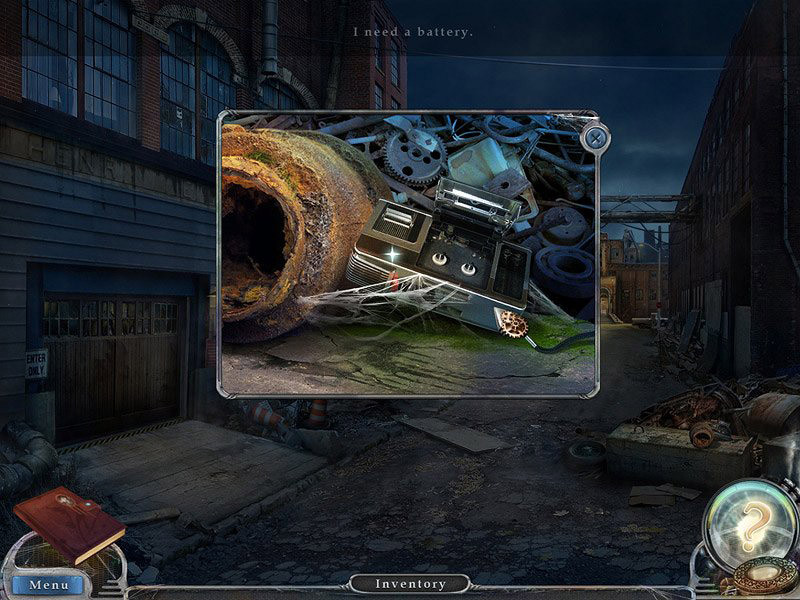Open the Menu
Image resolution: width=800 pixels, height=600 pixels.
[x=48, y=584]
